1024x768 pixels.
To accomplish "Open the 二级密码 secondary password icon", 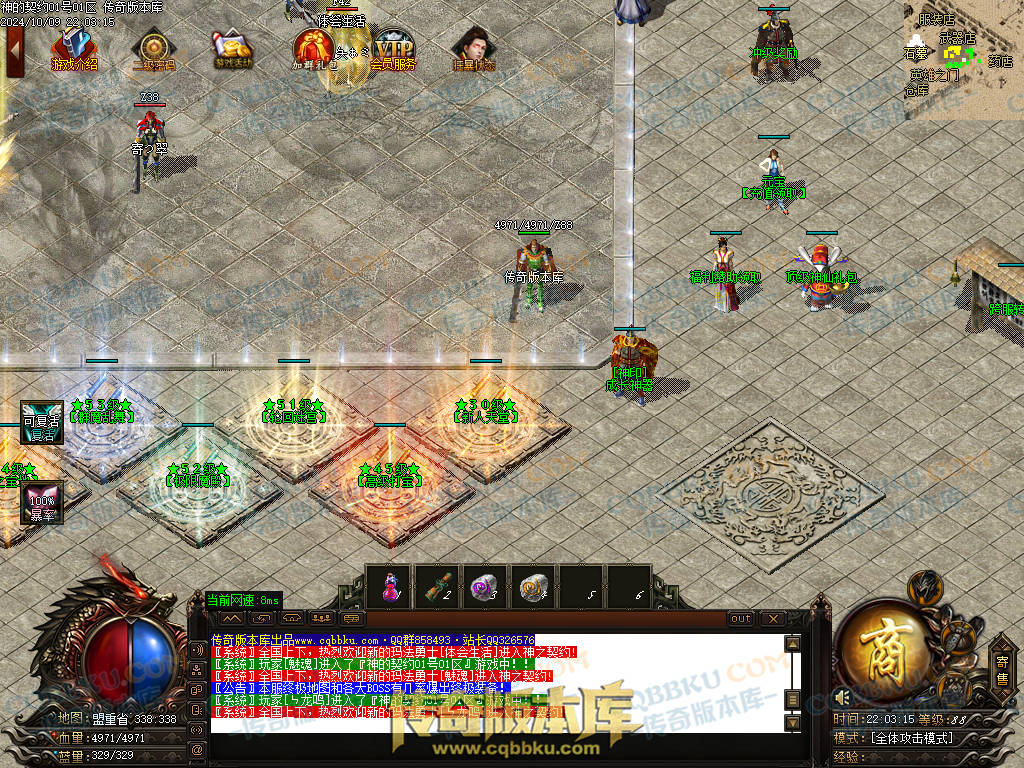I will click(x=153, y=48).
